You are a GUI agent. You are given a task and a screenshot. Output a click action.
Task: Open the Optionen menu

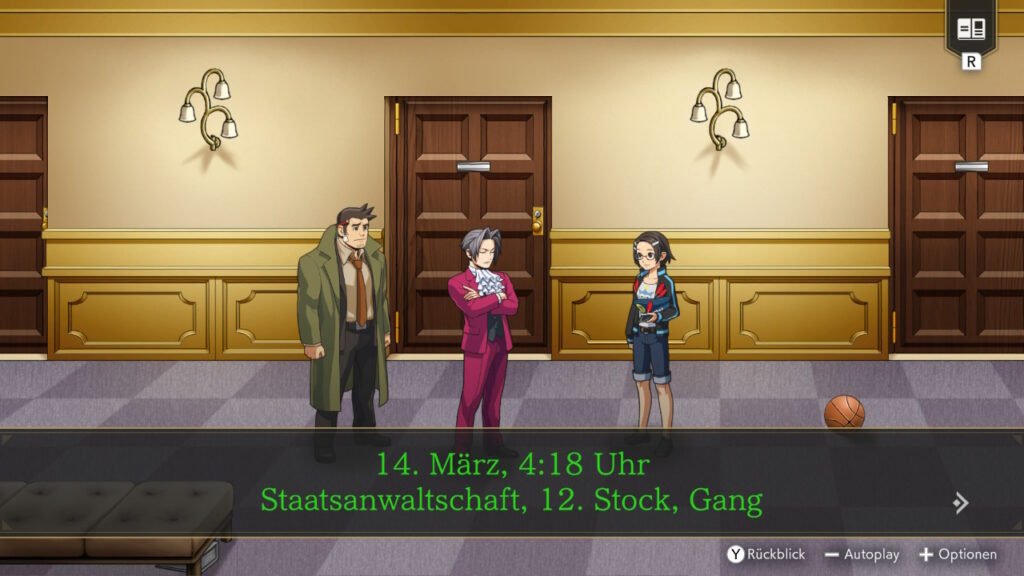click(958, 554)
